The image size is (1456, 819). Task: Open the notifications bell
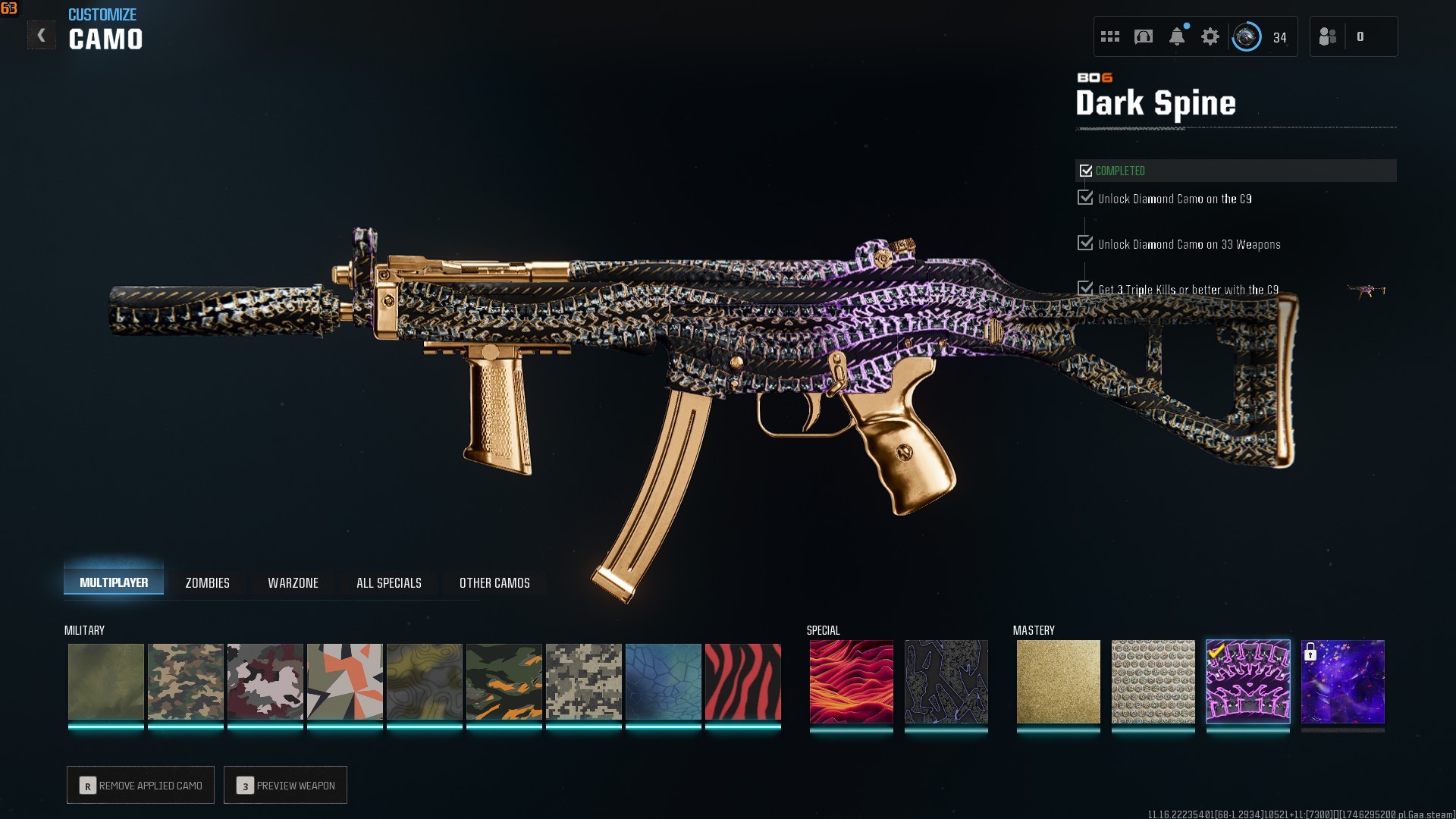(1177, 36)
